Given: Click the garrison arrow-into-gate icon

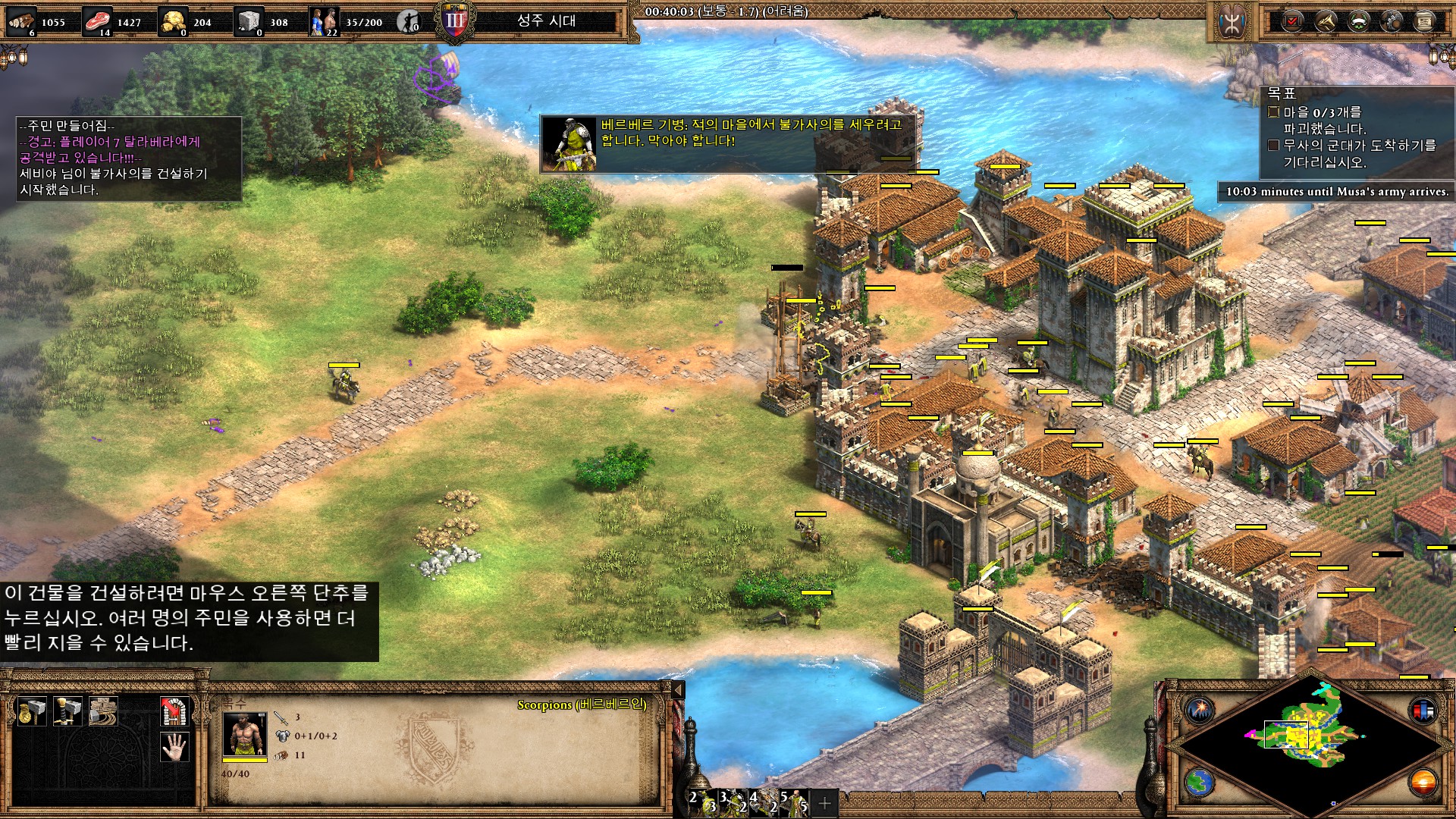Looking at the screenshot, I should [x=174, y=711].
